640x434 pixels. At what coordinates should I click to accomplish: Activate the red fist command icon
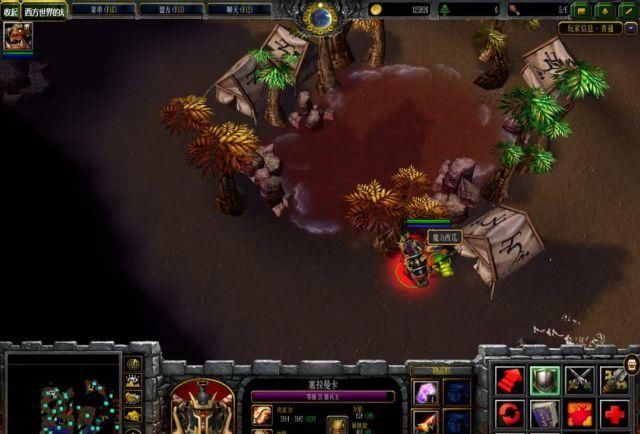pos(510,379)
